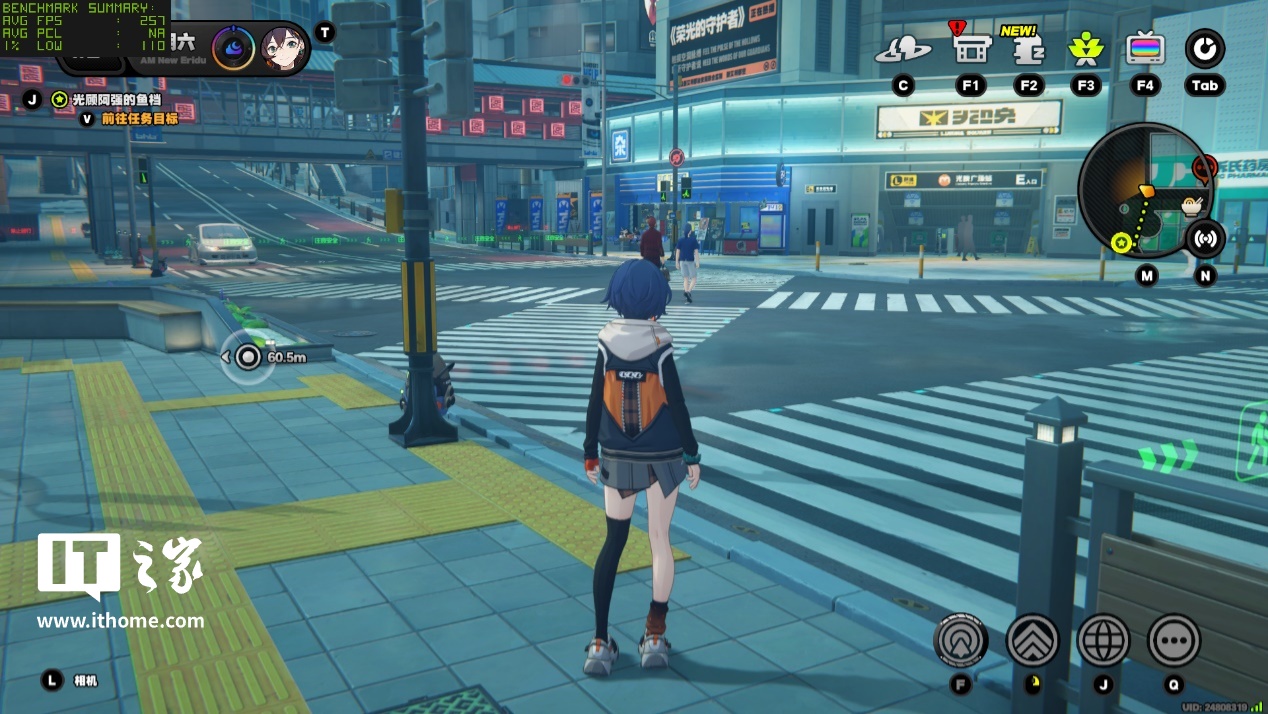Open the globe icon button
Viewport: 1268px width, 714px height.
pos(1104,640)
